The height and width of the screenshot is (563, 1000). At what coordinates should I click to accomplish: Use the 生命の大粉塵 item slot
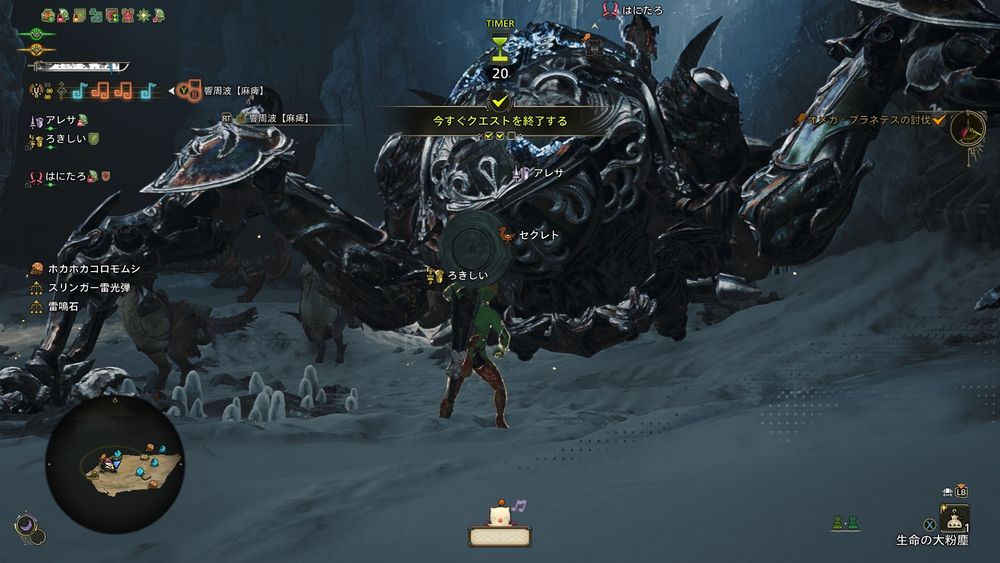[x=953, y=518]
